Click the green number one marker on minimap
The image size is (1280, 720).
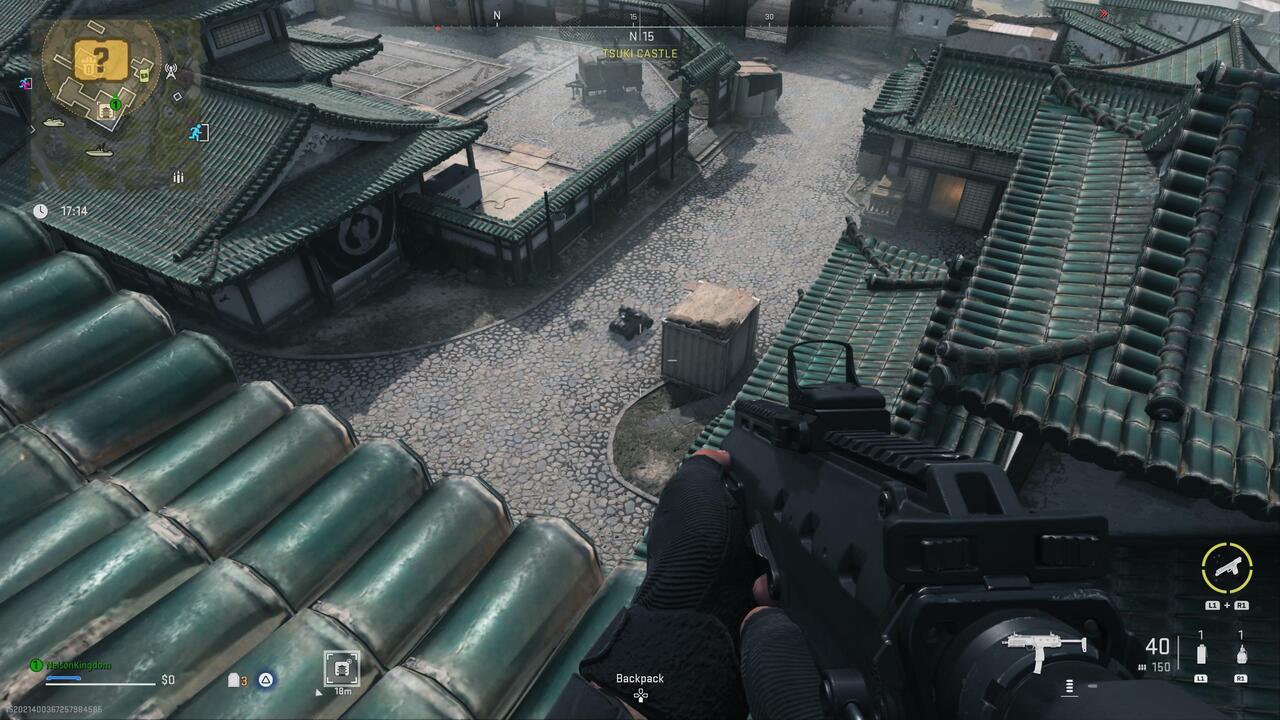click(115, 104)
